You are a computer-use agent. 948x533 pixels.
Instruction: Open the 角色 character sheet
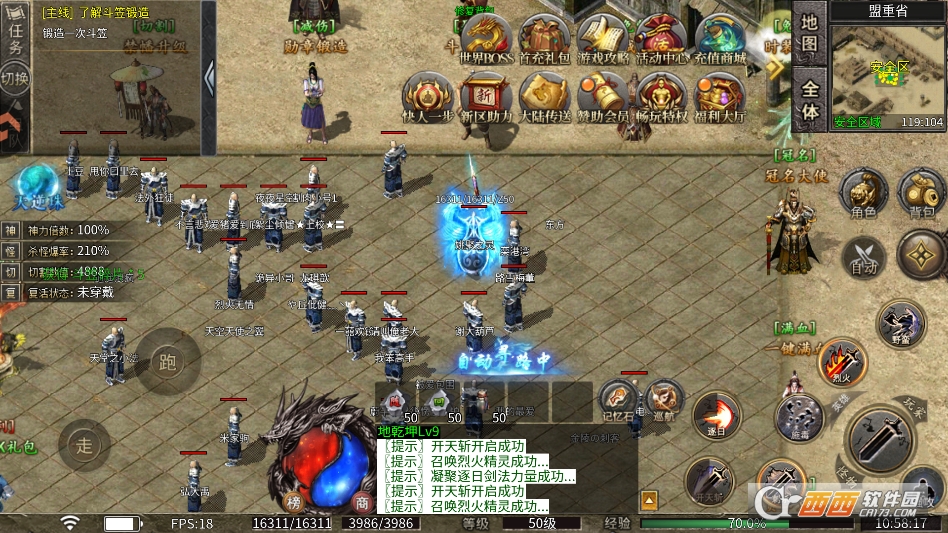pos(863,192)
